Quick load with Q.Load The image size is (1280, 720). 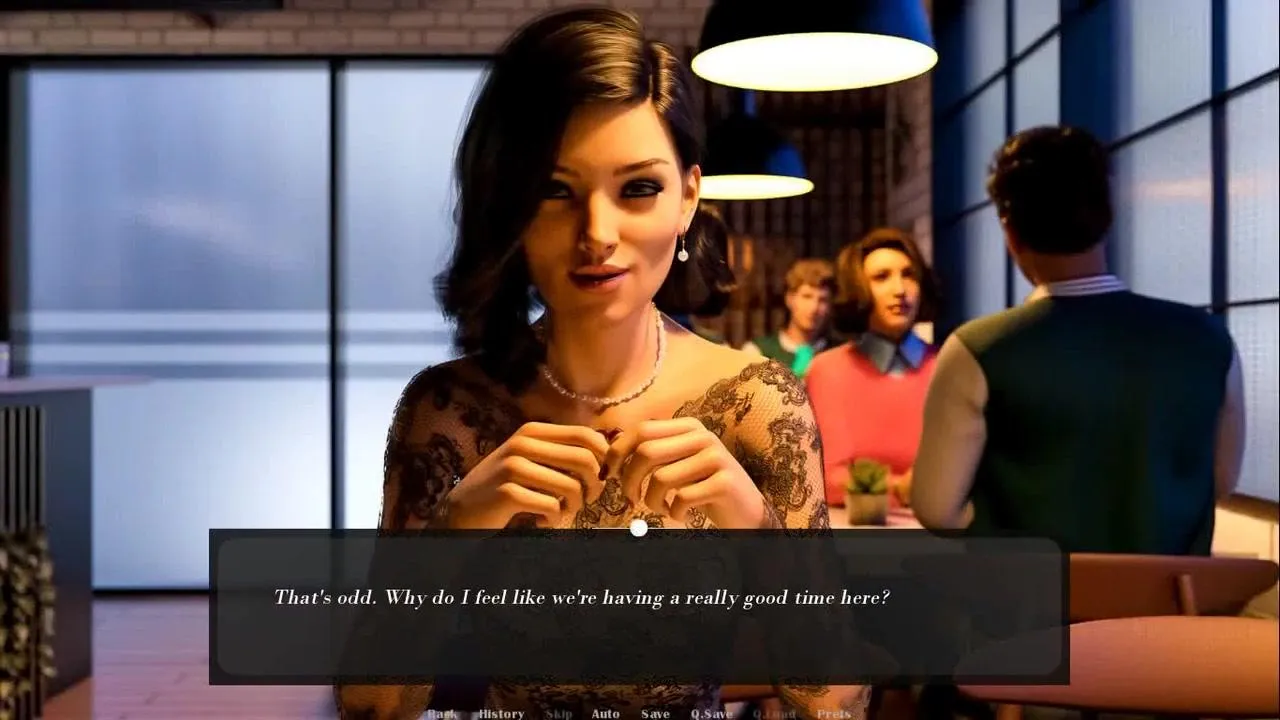(x=773, y=714)
